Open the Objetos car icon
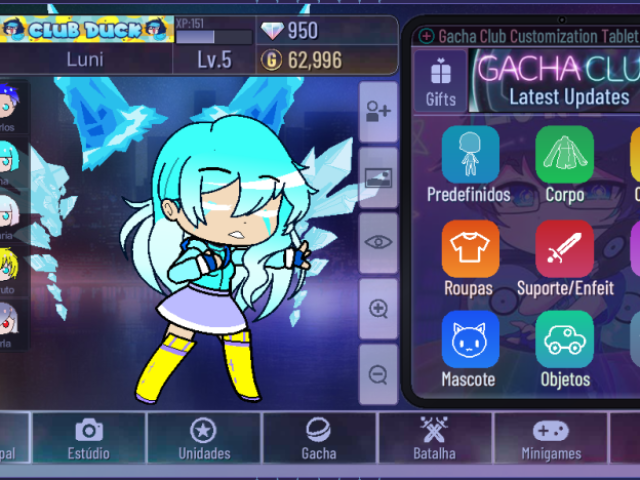The width and height of the screenshot is (640, 480). point(564,350)
